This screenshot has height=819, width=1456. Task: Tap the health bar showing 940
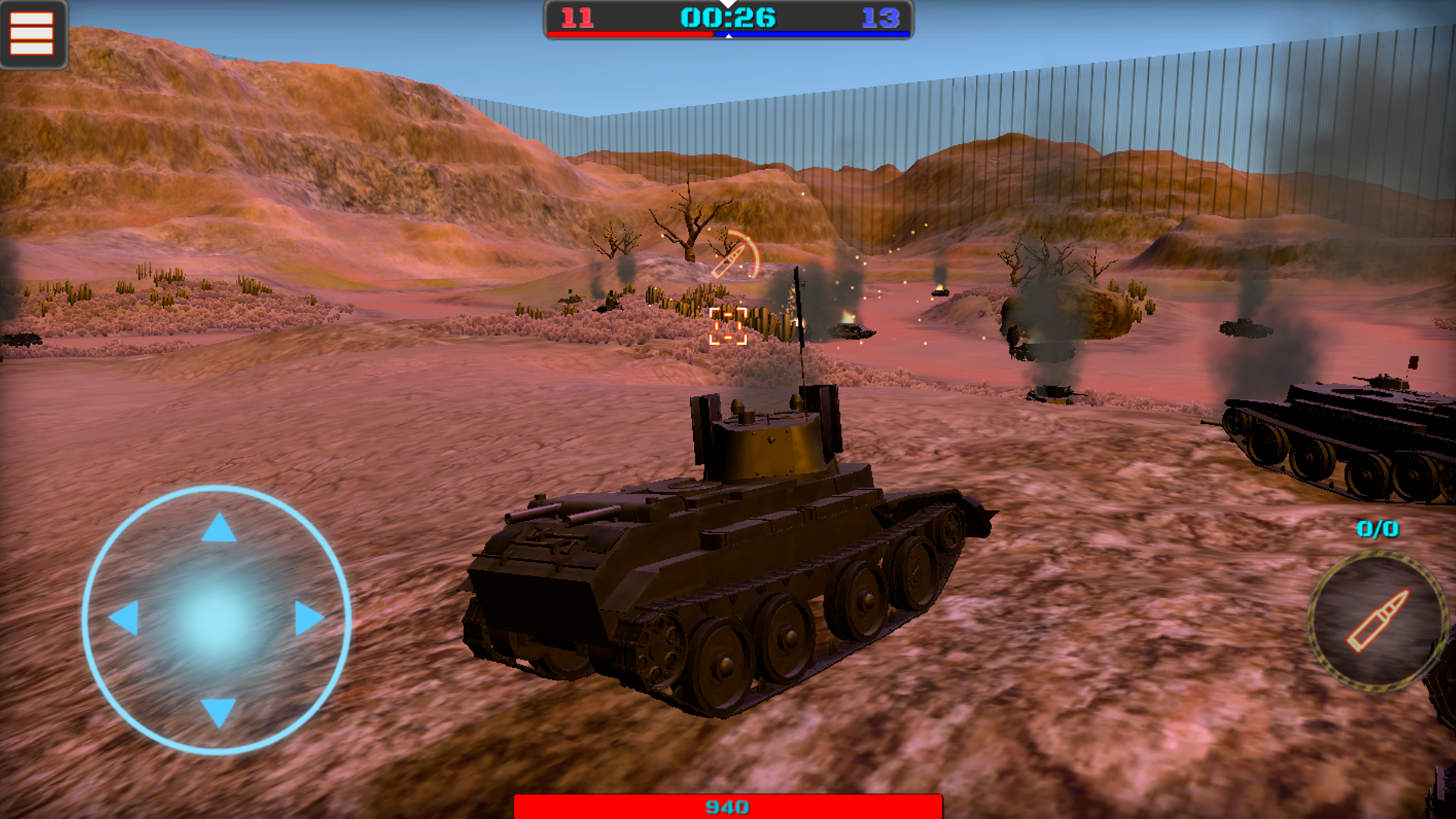coord(728,808)
